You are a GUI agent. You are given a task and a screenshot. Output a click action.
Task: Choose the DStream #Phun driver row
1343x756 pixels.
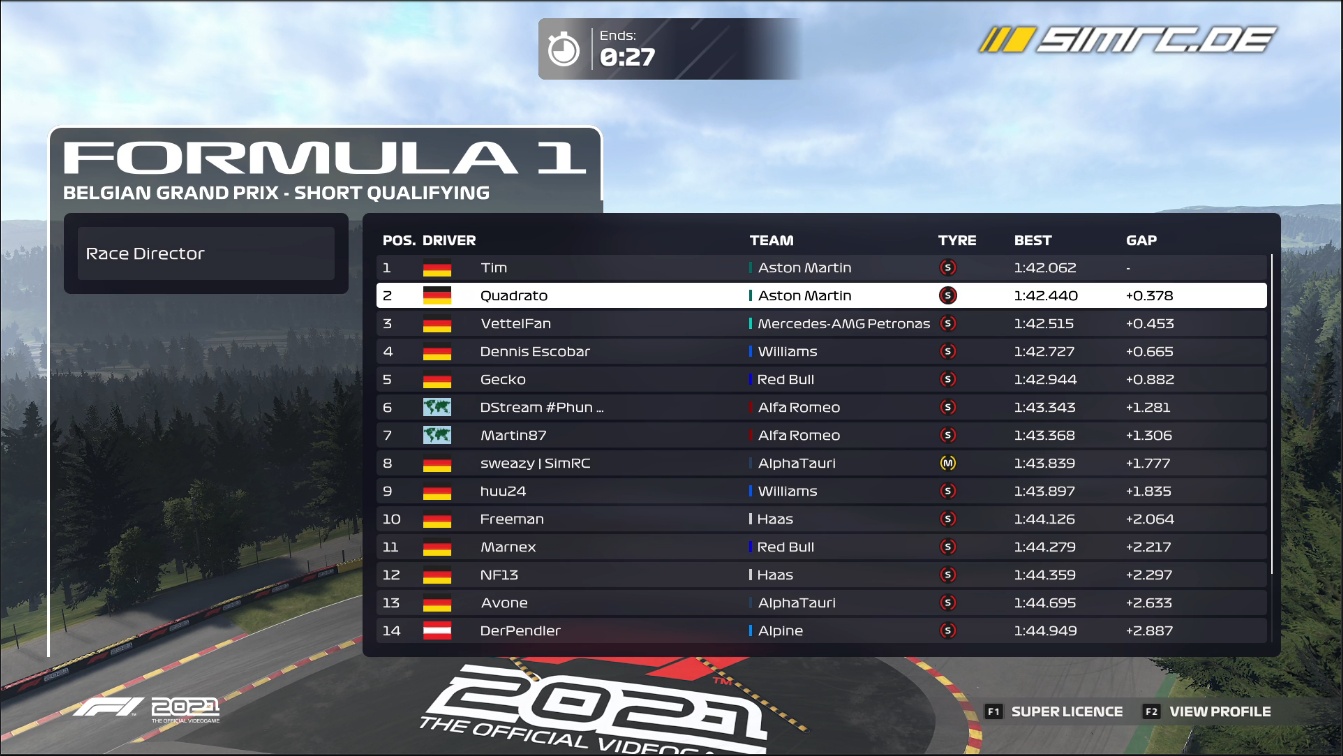[x=821, y=408]
